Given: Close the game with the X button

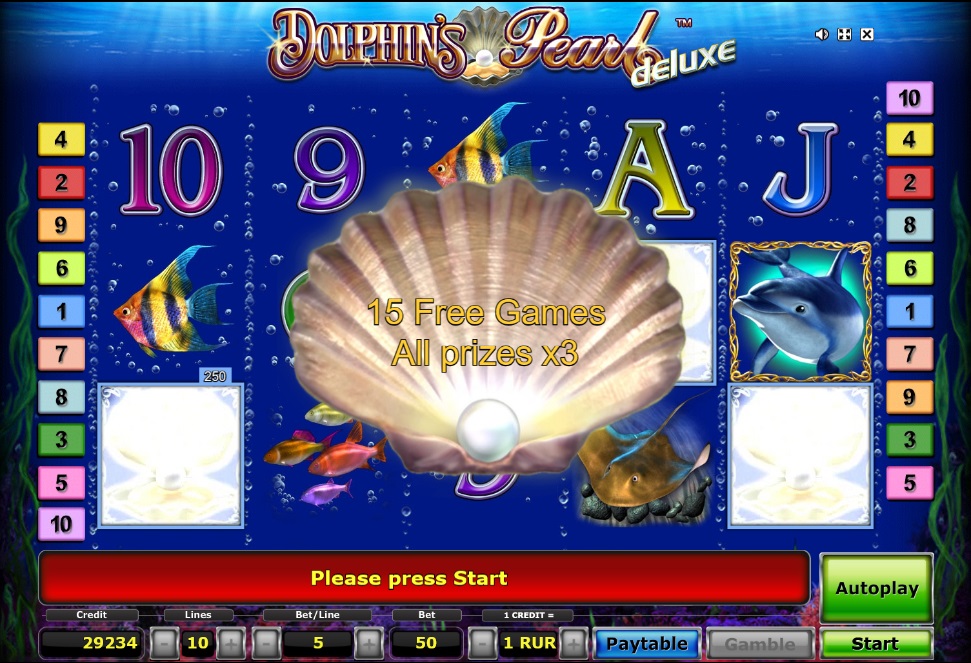Looking at the screenshot, I should [867, 35].
